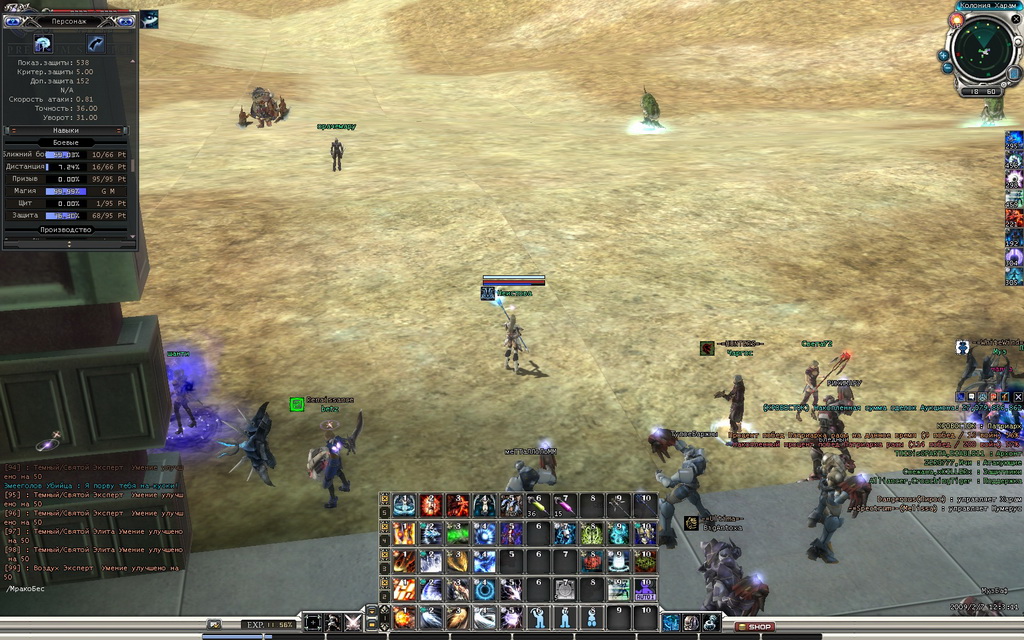
Task: Use the pink potion in slot 7
Action: [565, 506]
